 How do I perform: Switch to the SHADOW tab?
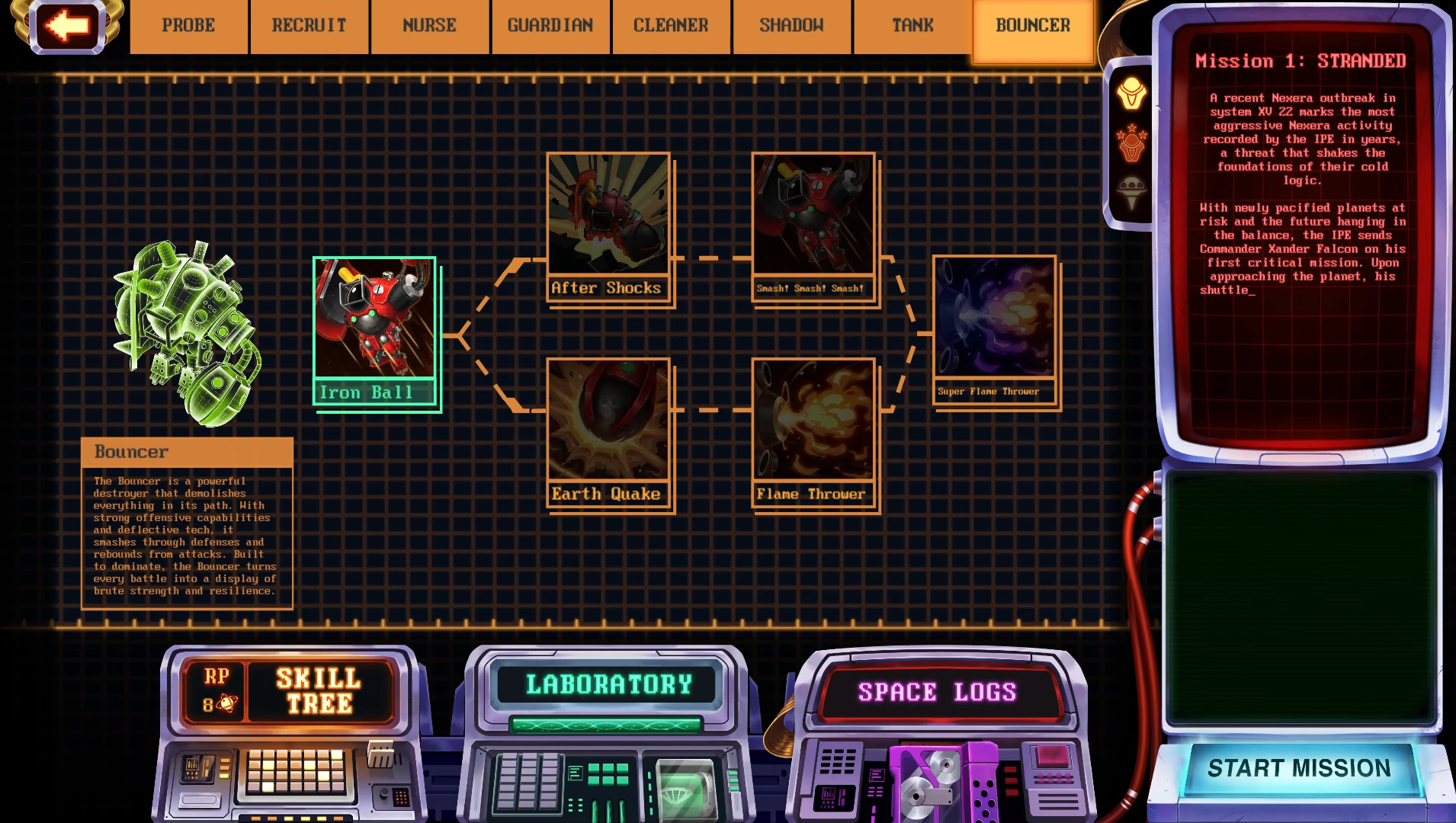coord(791,25)
